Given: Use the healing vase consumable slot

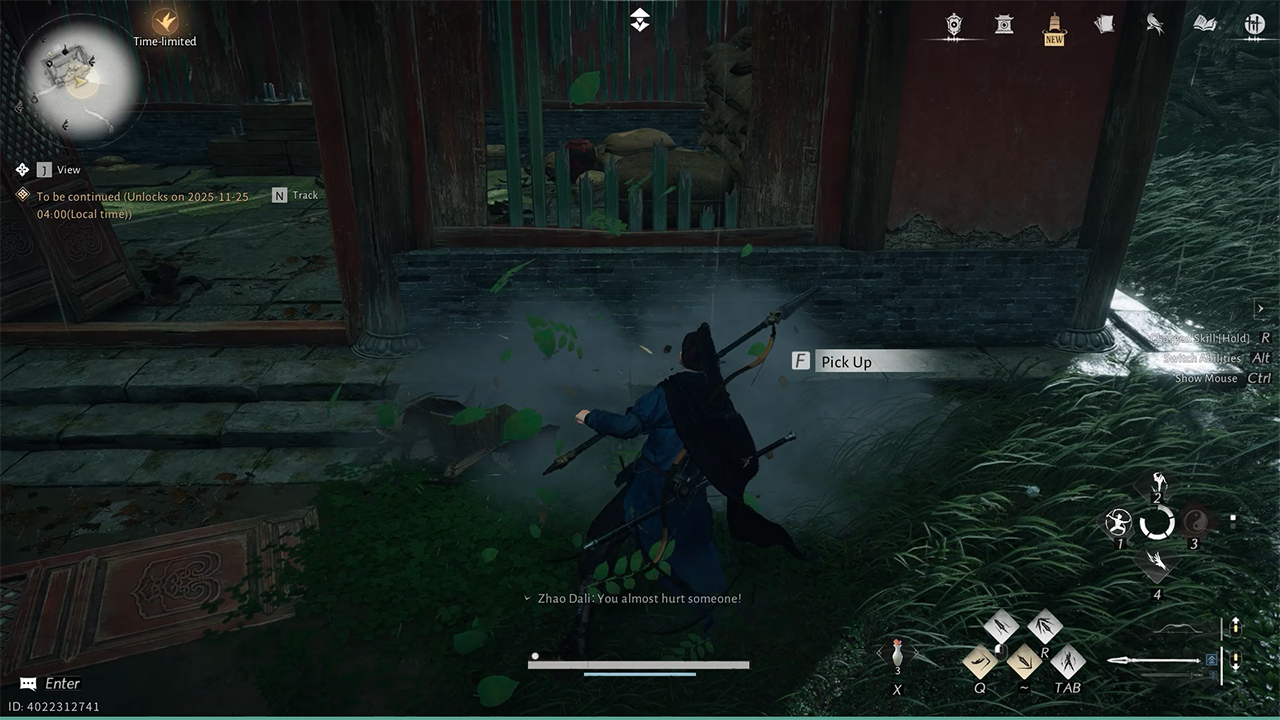Looking at the screenshot, I should click(x=897, y=656).
